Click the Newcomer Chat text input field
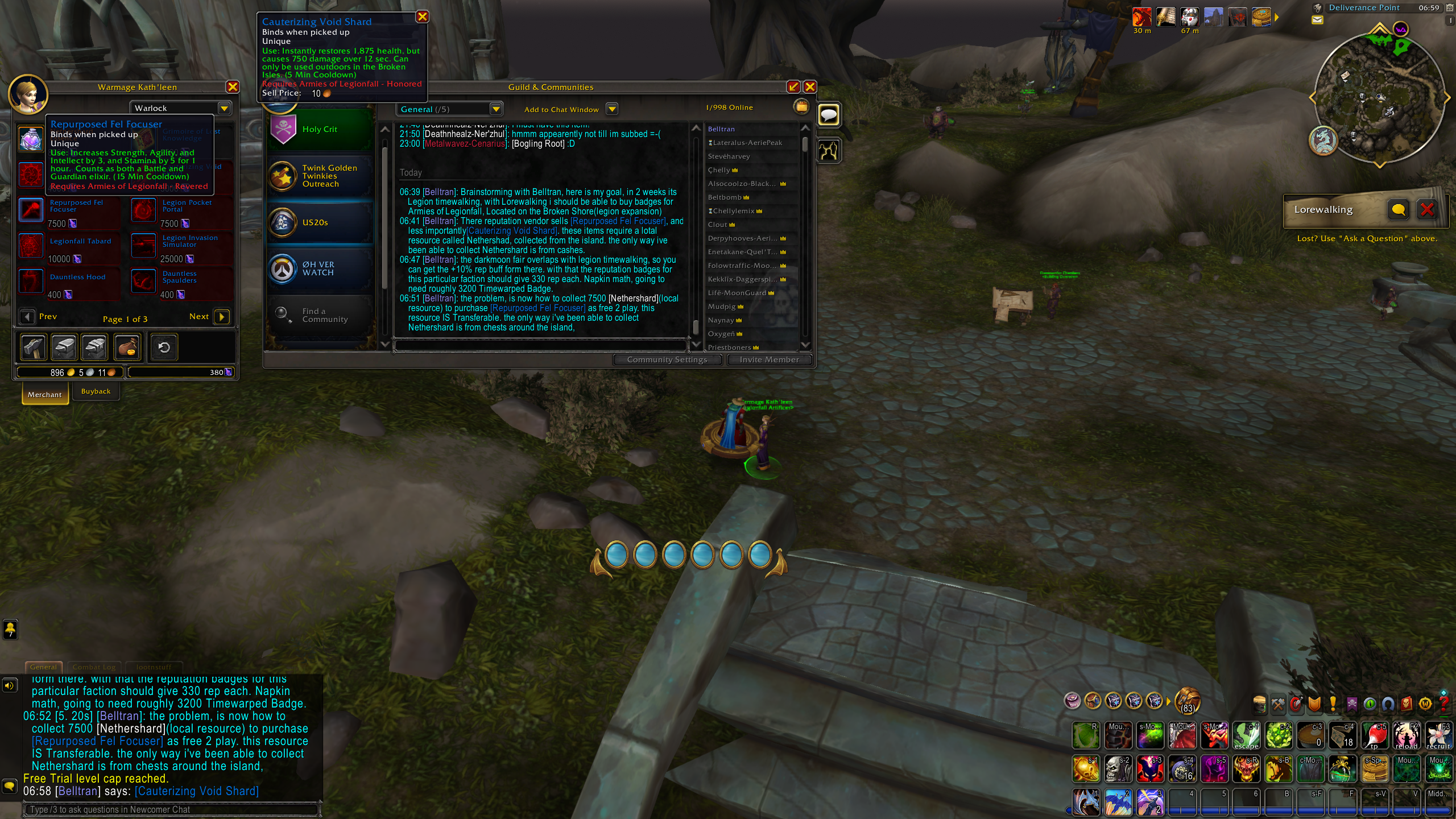Image resolution: width=1456 pixels, height=819 pixels. click(x=171, y=809)
